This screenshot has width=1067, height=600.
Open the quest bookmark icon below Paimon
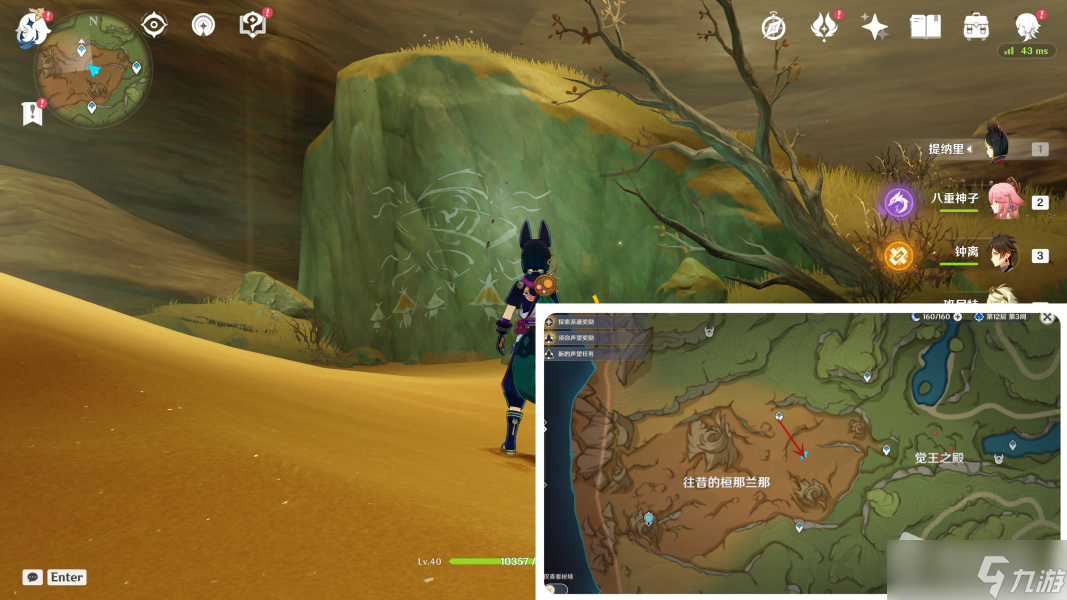[x=33, y=113]
